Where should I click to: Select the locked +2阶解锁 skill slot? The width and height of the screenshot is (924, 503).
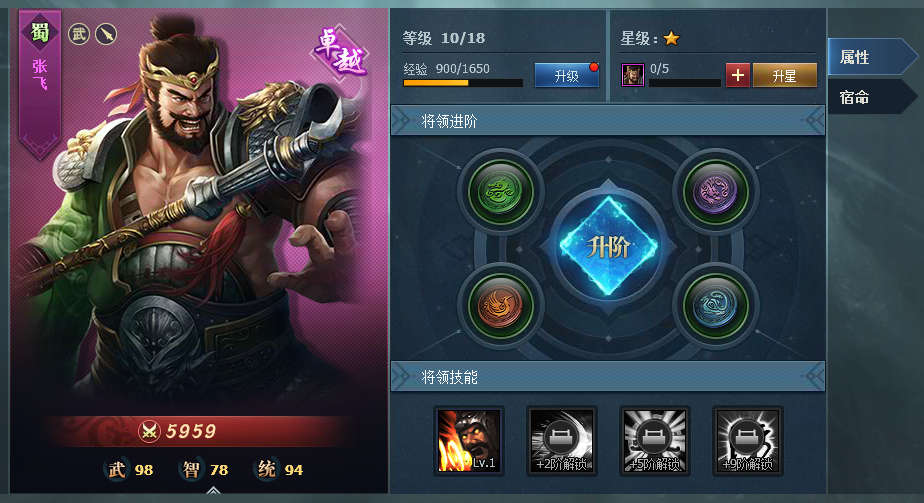561,440
